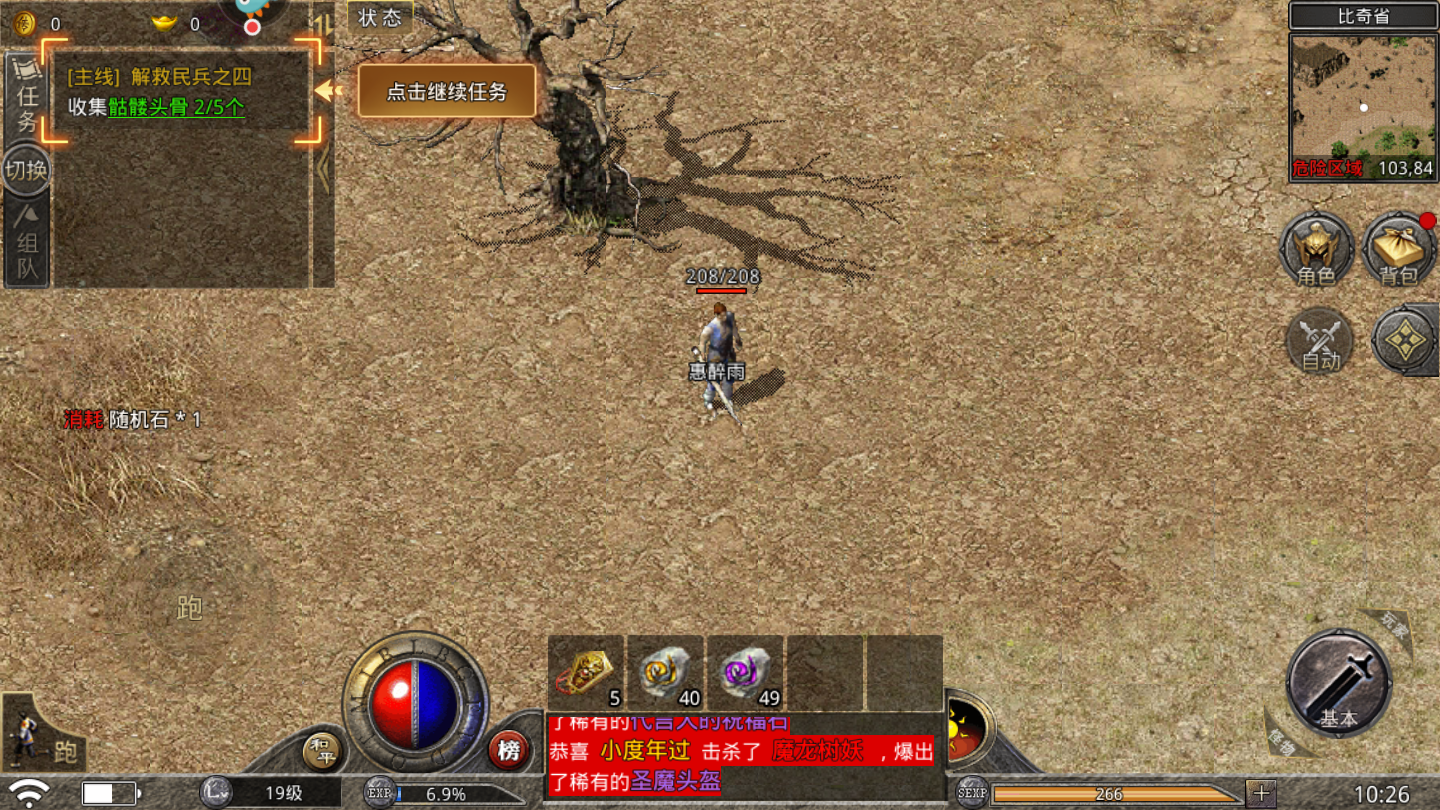Open the 状态 status panel

click(380, 17)
